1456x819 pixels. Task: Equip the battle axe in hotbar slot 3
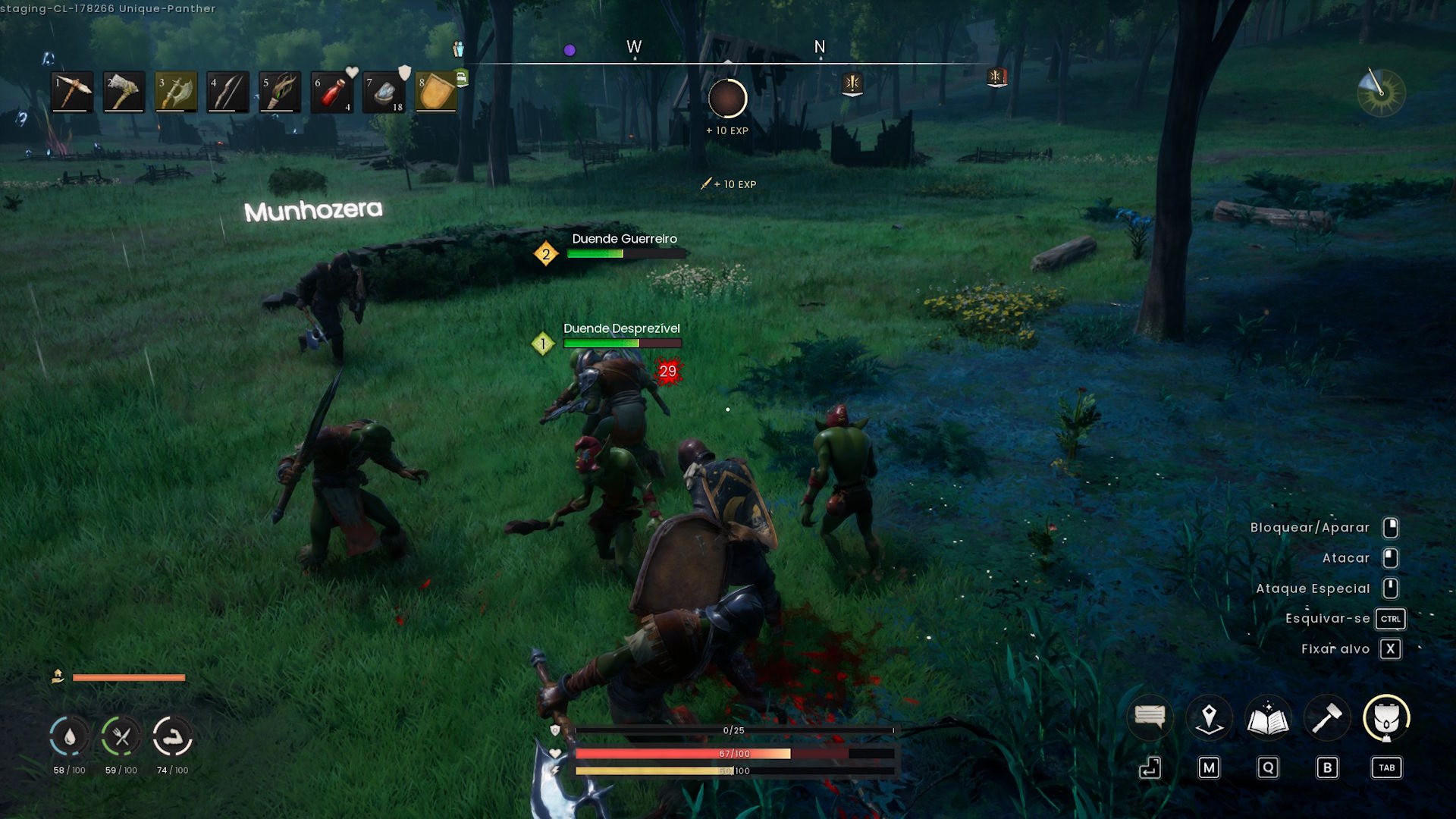point(176,91)
